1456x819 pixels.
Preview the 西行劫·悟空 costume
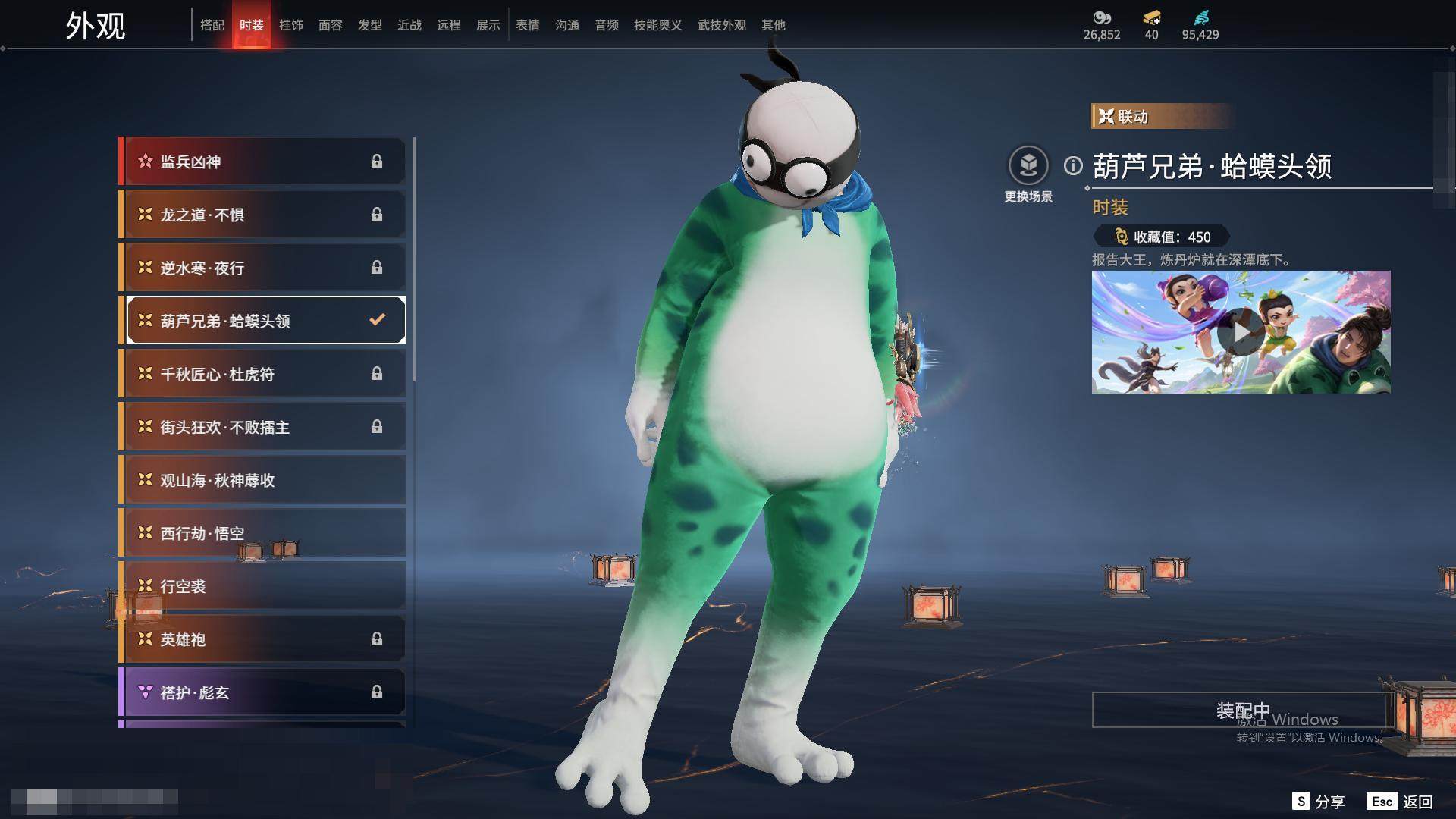[262, 533]
